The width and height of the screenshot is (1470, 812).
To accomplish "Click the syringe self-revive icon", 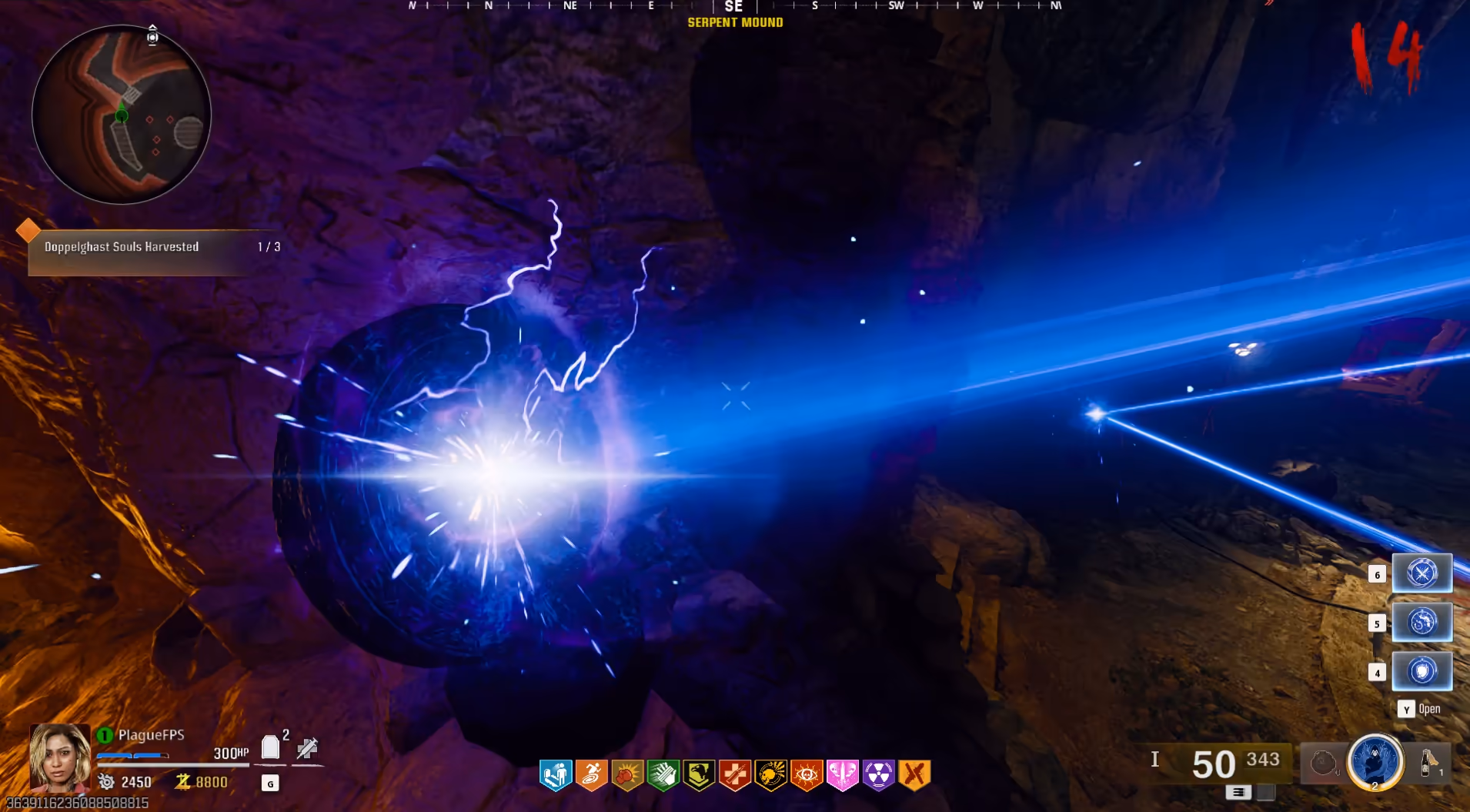I will 307,747.
